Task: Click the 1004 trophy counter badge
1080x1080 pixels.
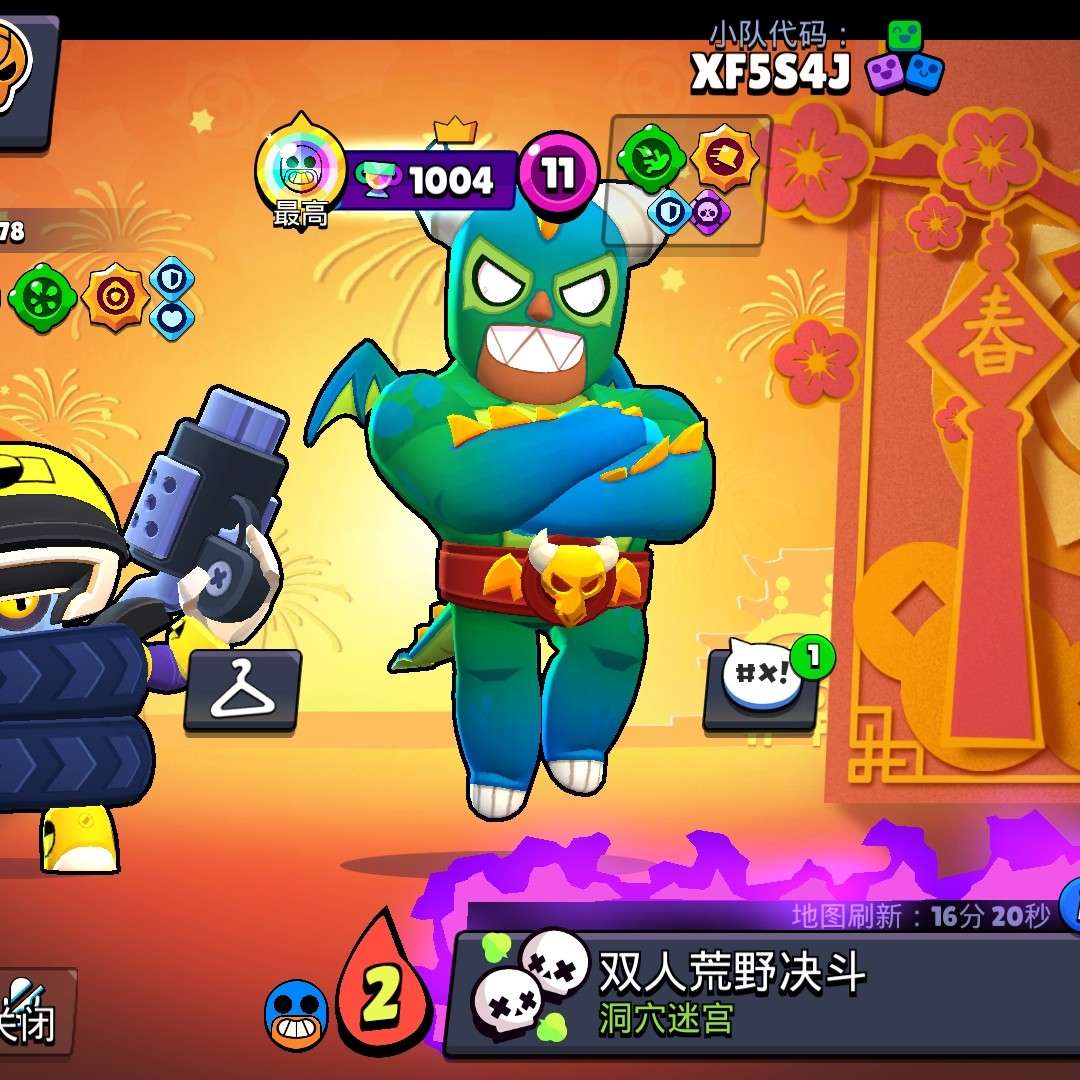Action: [x=435, y=180]
